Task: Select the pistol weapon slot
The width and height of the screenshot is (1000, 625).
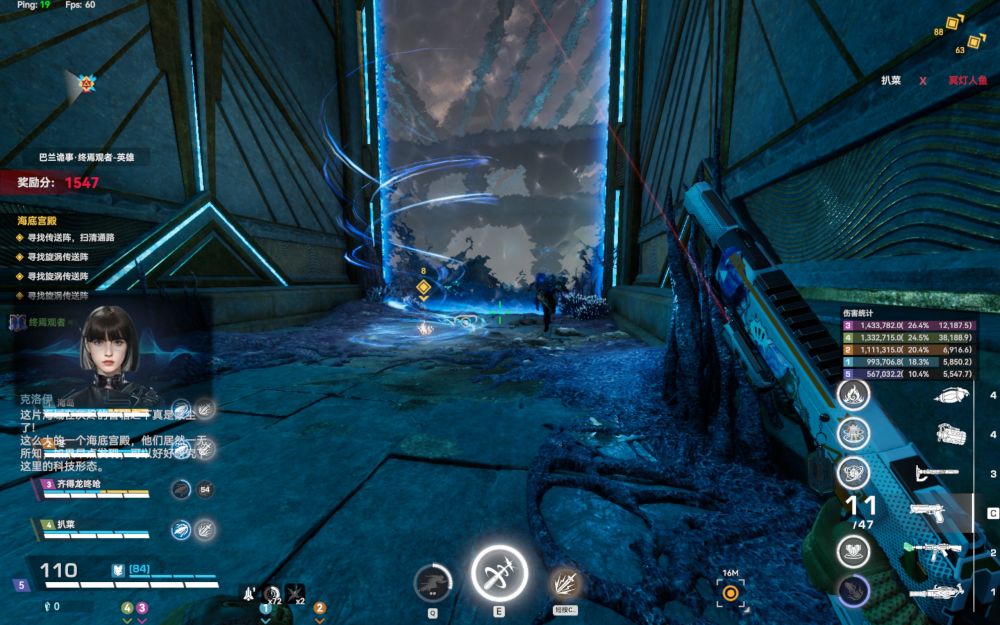Action: [x=929, y=513]
